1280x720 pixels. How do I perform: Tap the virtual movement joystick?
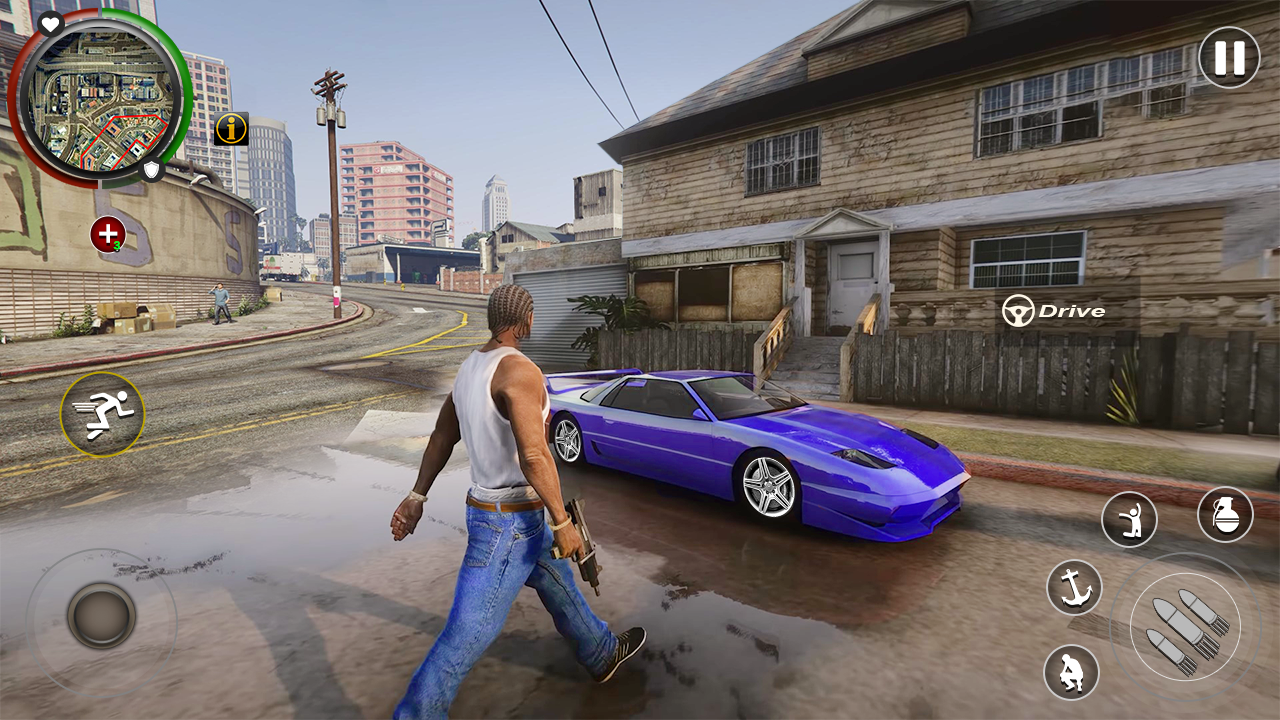pyautogui.click(x=101, y=616)
